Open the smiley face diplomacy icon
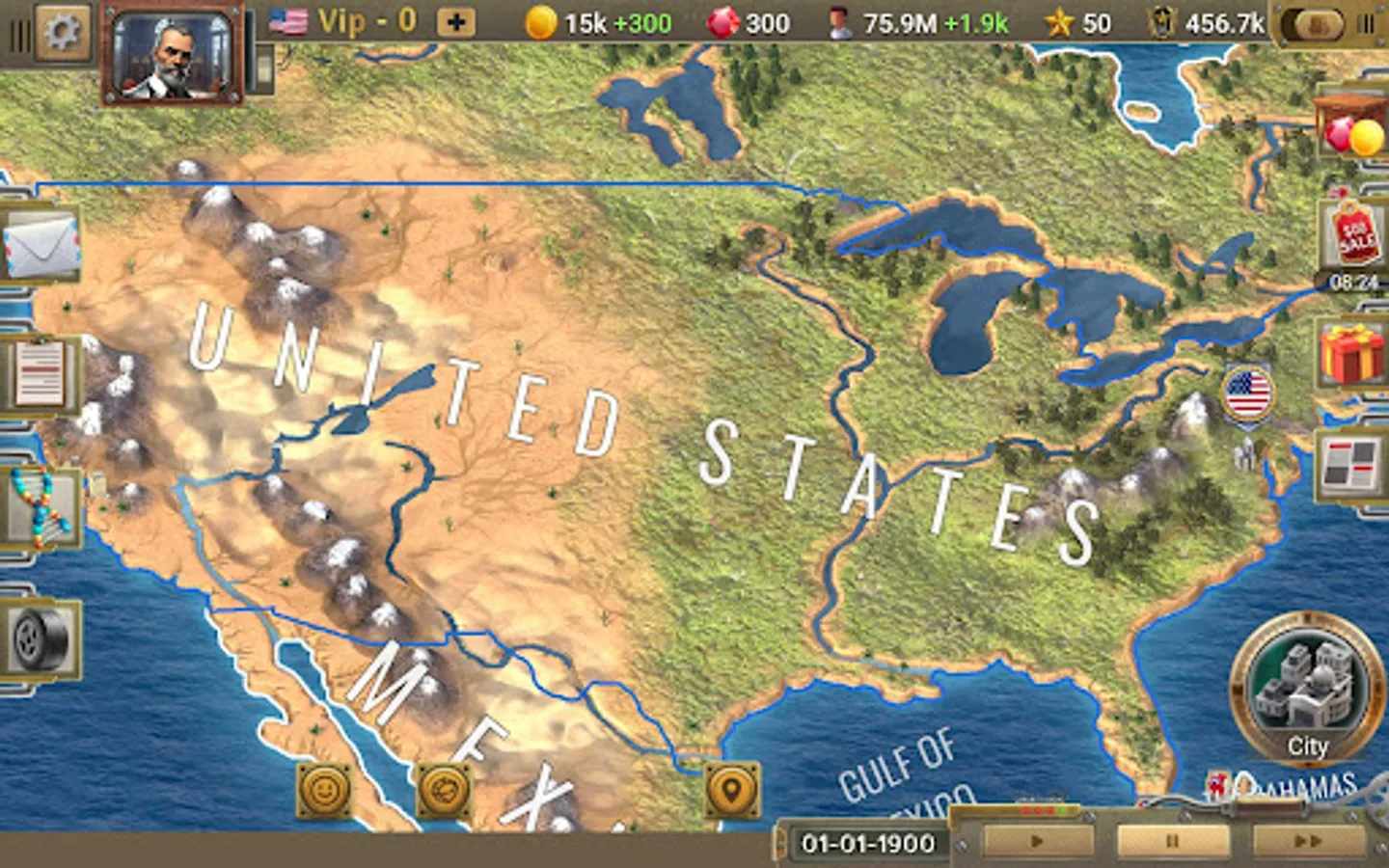Viewport: 1389px width, 868px height. [325, 790]
